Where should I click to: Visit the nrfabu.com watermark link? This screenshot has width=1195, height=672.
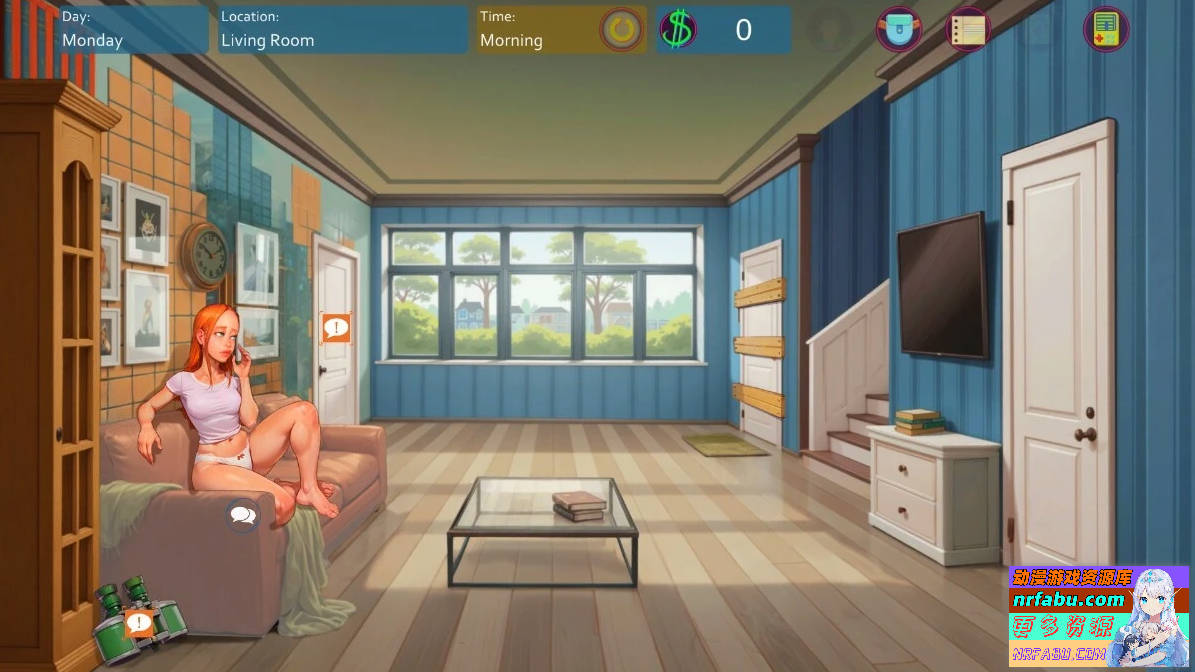1069,599
